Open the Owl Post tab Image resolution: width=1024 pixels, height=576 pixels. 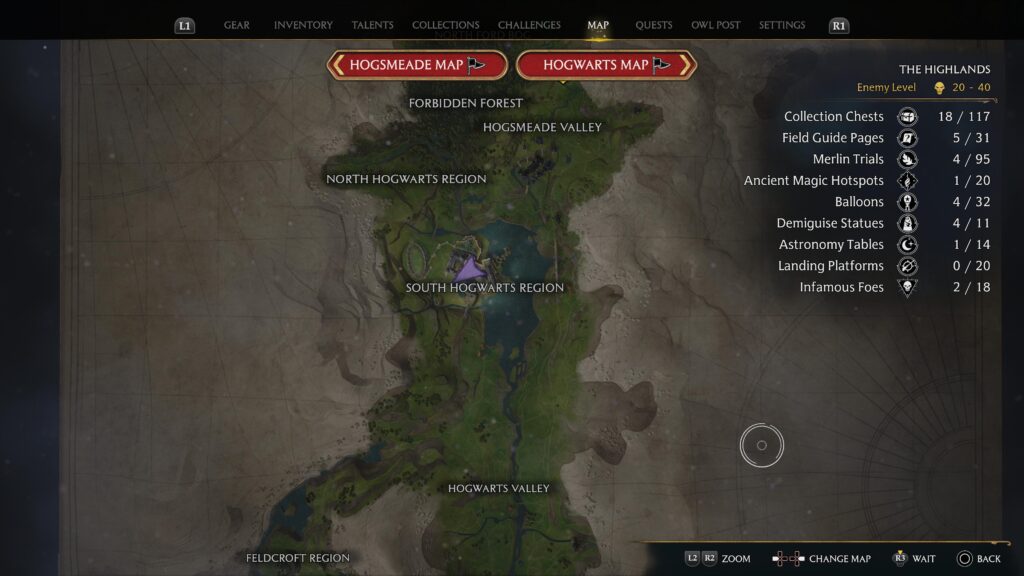pyautogui.click(x=716, y=25)
